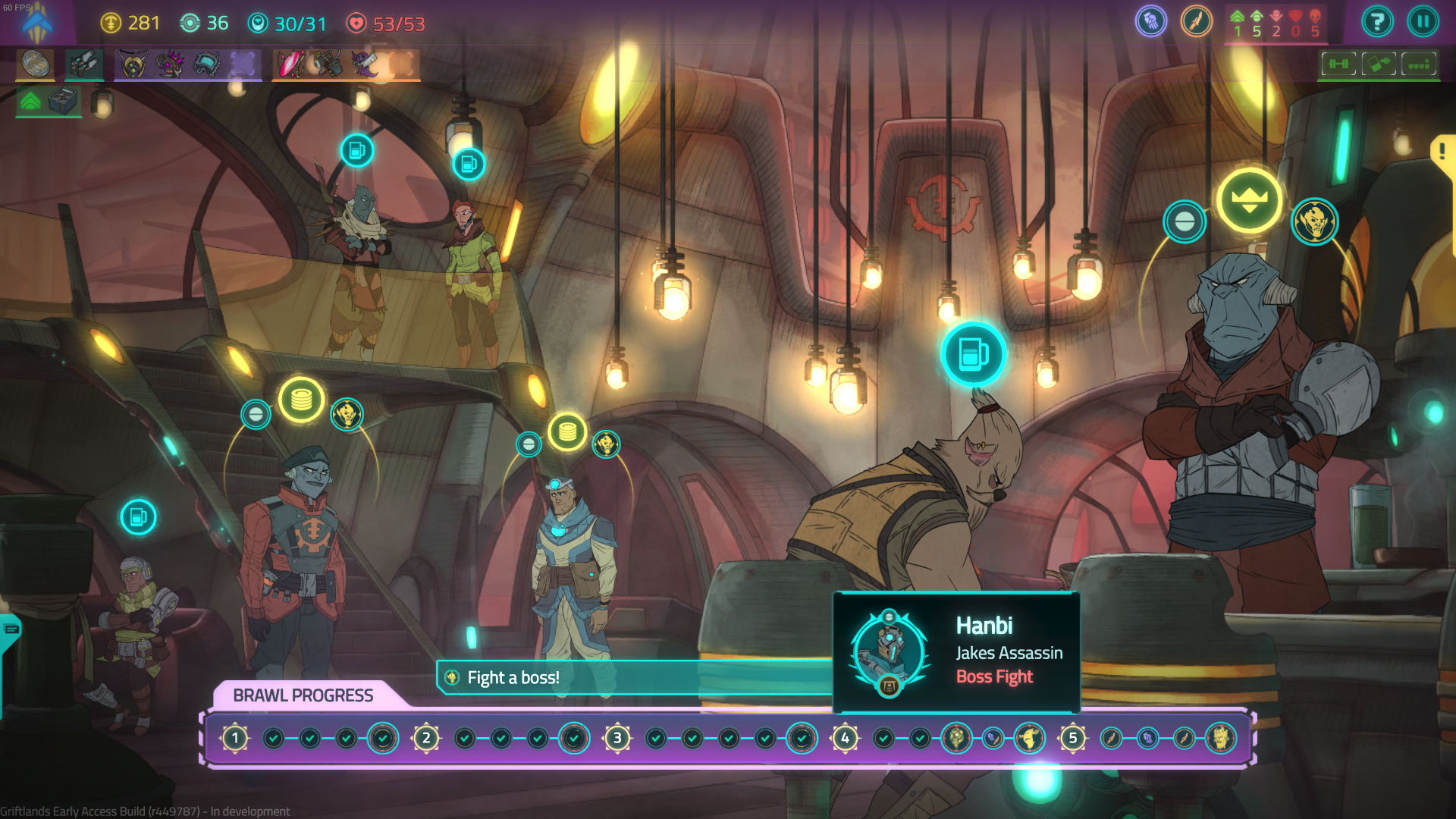Open the chat tab on left edge
1456x819 pixels.
[11, 629]
